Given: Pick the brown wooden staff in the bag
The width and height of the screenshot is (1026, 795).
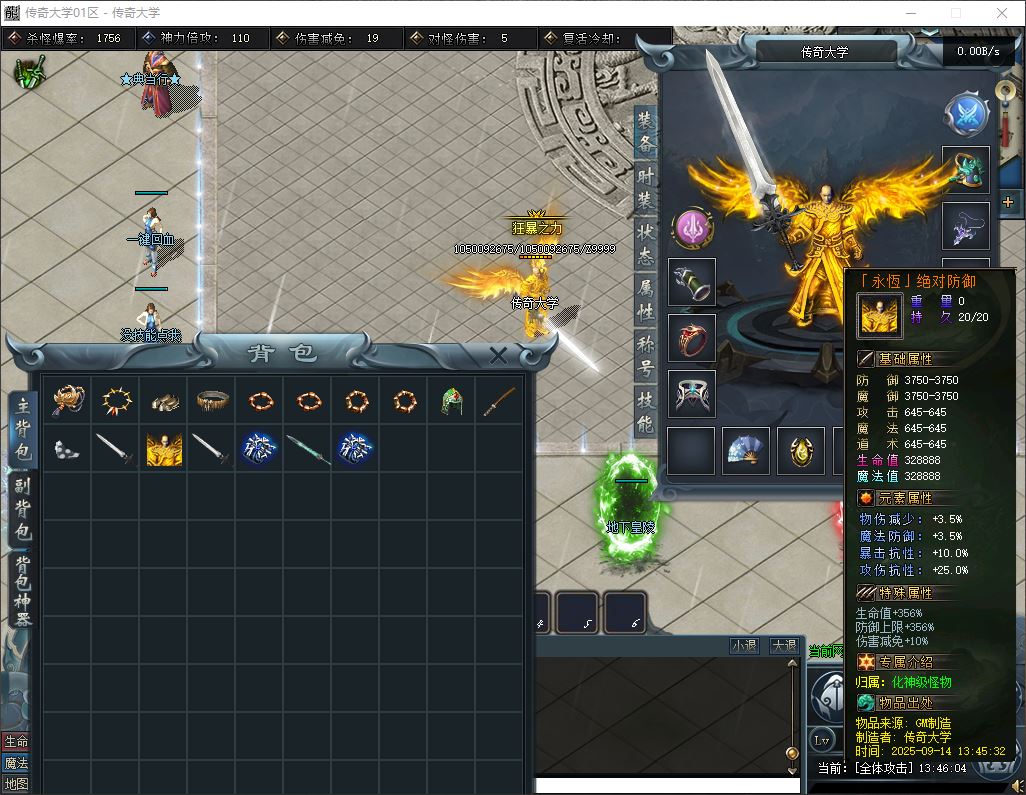Looking at the screenshot, I should click(499, 401).
